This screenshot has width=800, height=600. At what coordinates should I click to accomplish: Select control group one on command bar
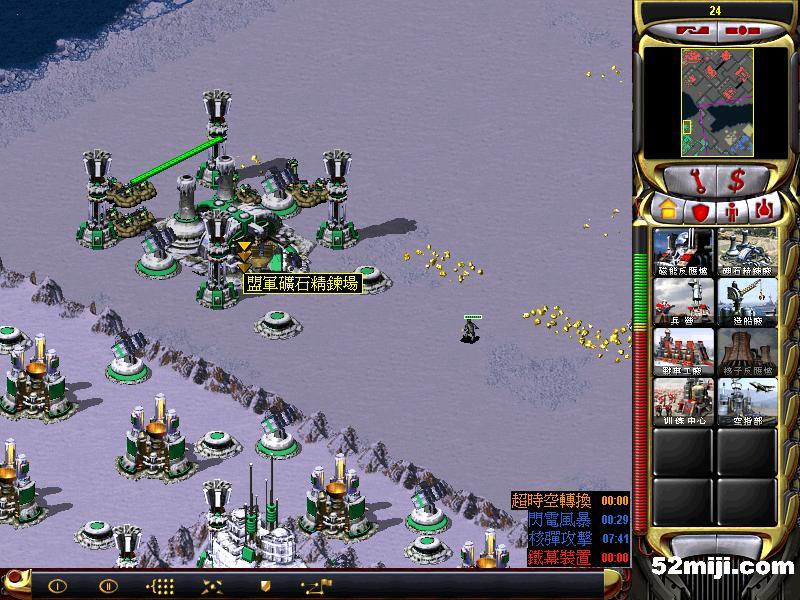pos(56,586)
